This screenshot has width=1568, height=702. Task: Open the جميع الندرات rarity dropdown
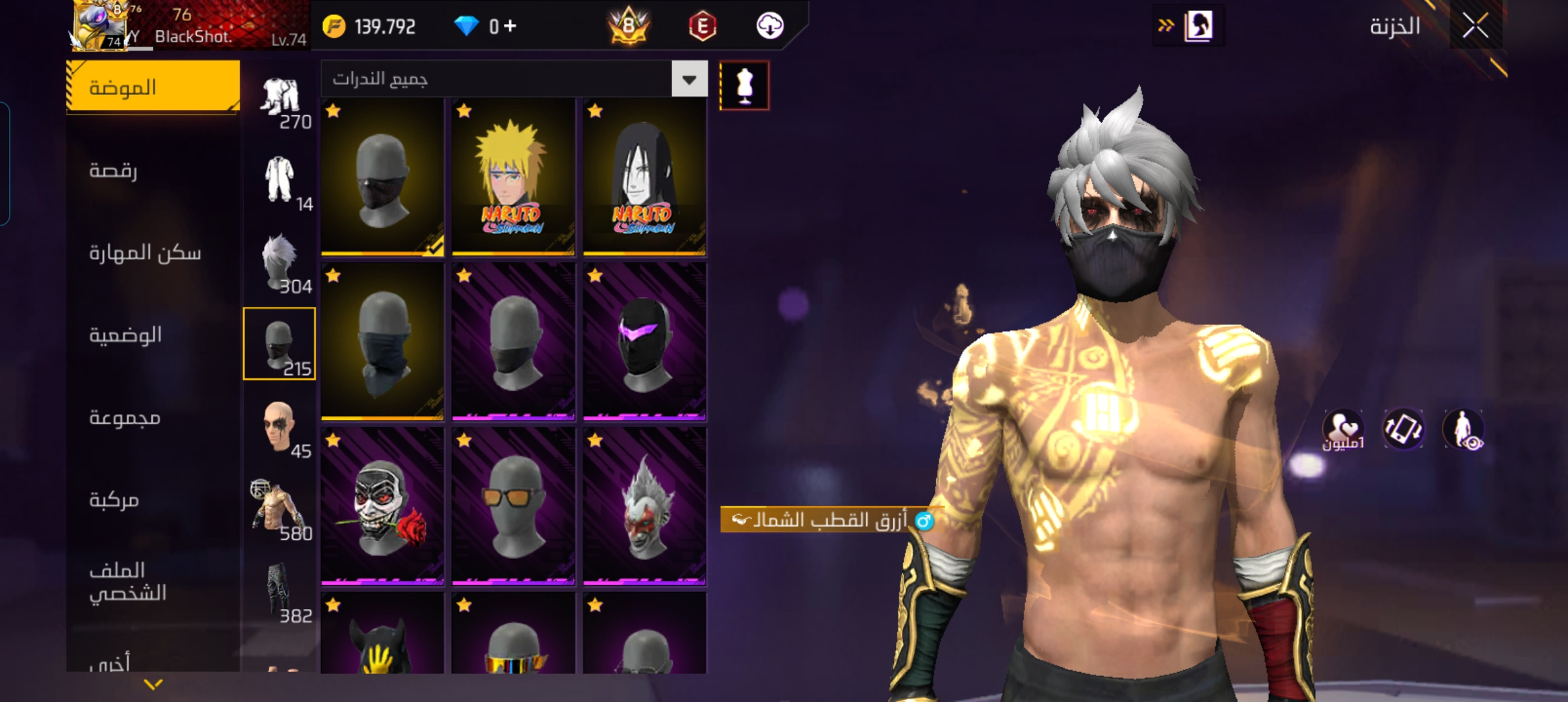(689, 79)
